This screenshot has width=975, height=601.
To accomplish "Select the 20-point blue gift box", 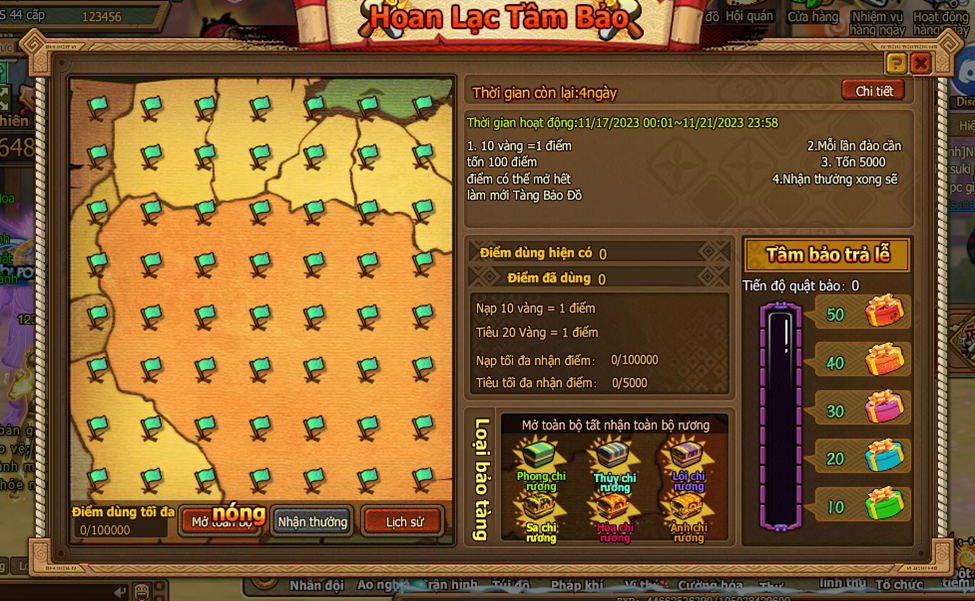I will point(884,456).
